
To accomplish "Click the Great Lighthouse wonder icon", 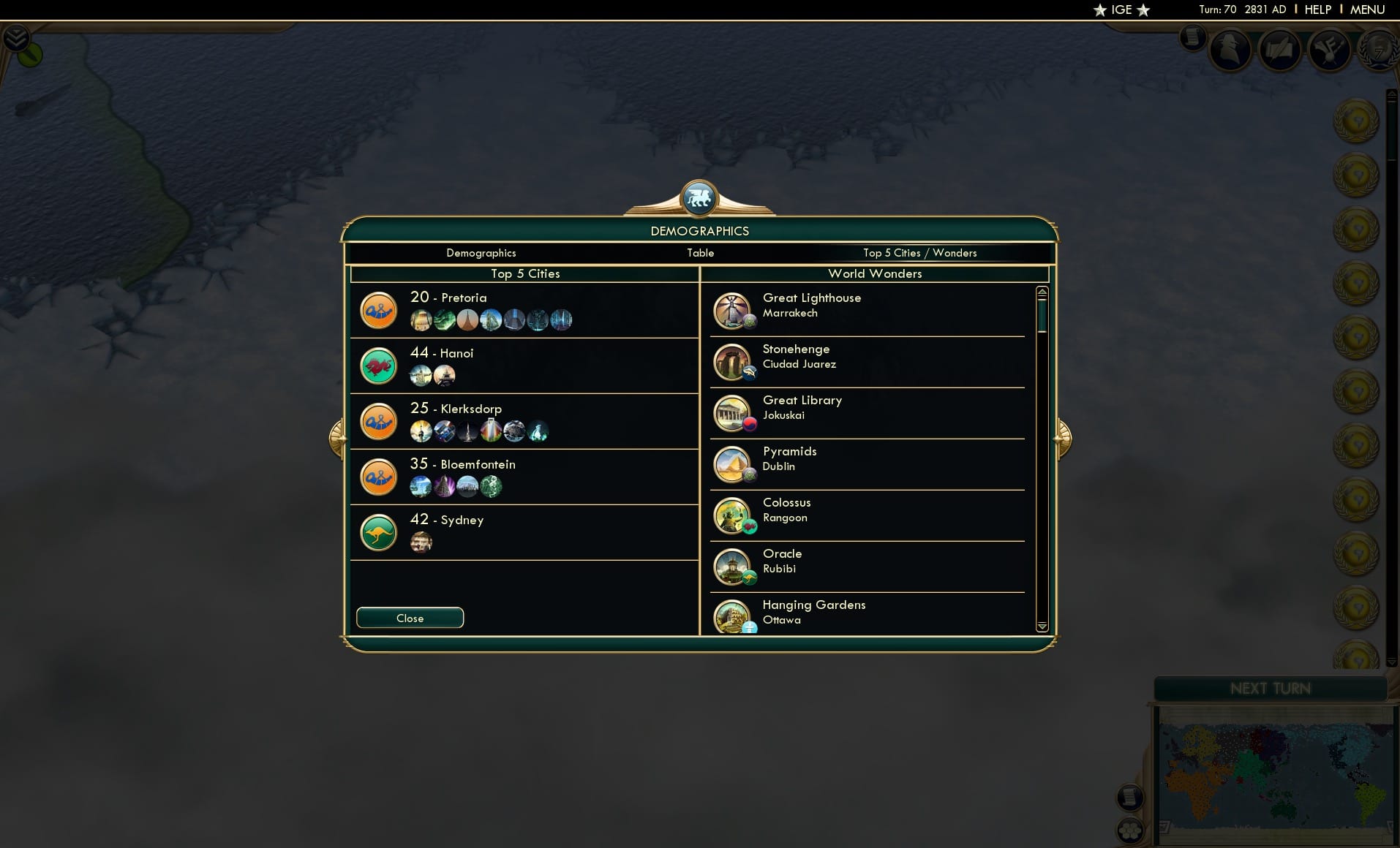I will coord(734,310).
